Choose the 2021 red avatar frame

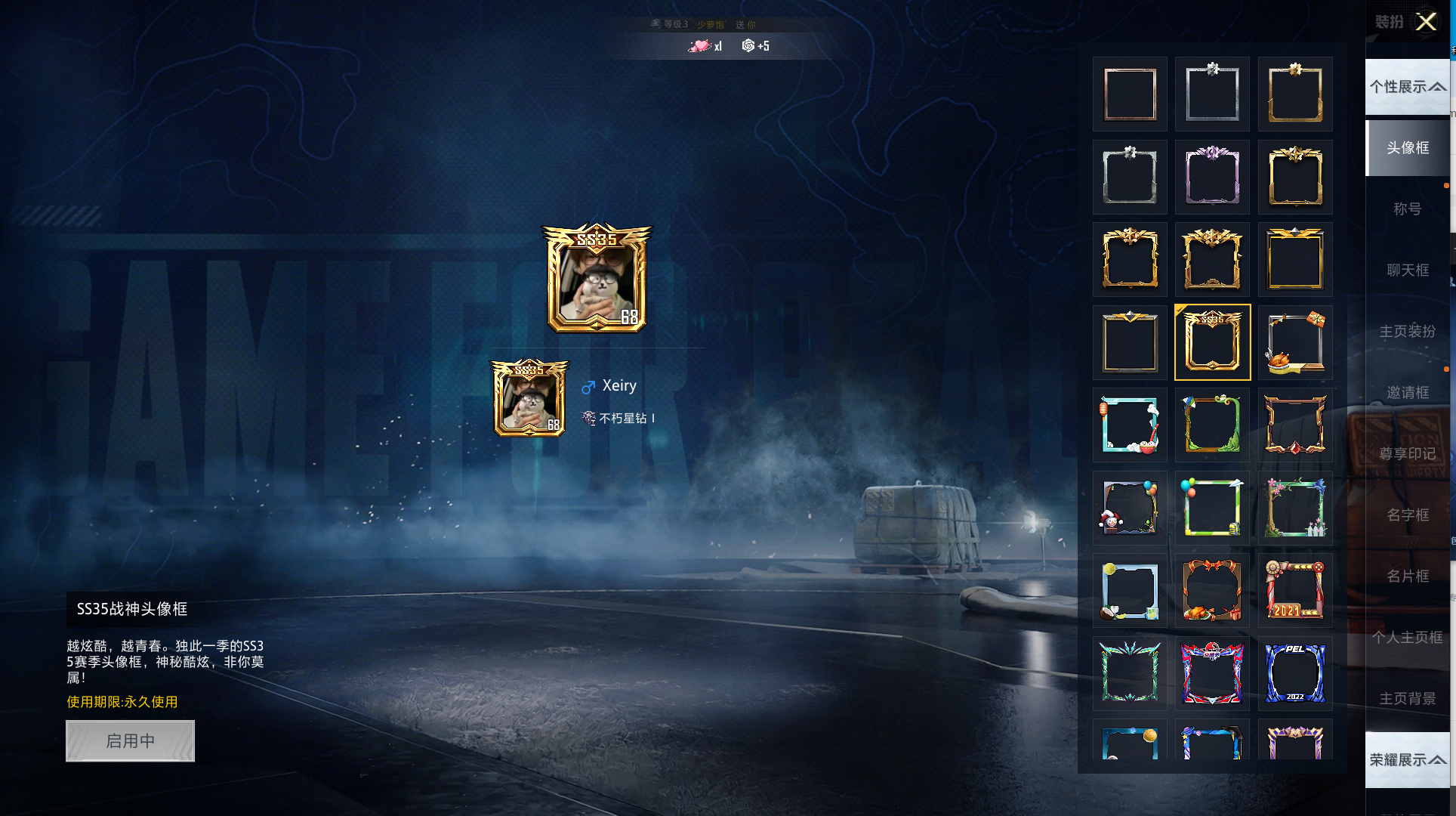click(1294, 590)
